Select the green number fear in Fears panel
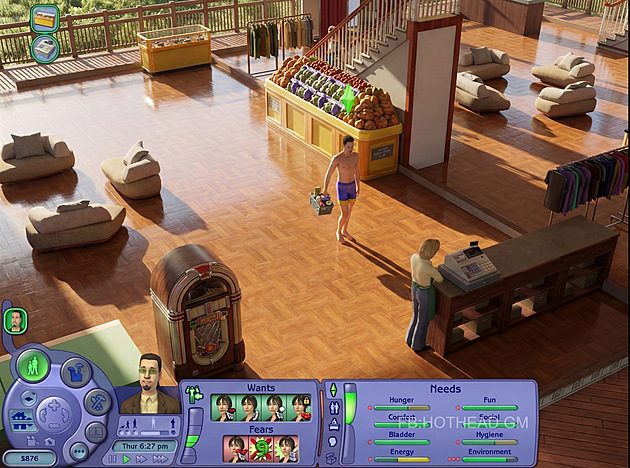This screenshot has width=630, height=468. [x=261, y=448]
